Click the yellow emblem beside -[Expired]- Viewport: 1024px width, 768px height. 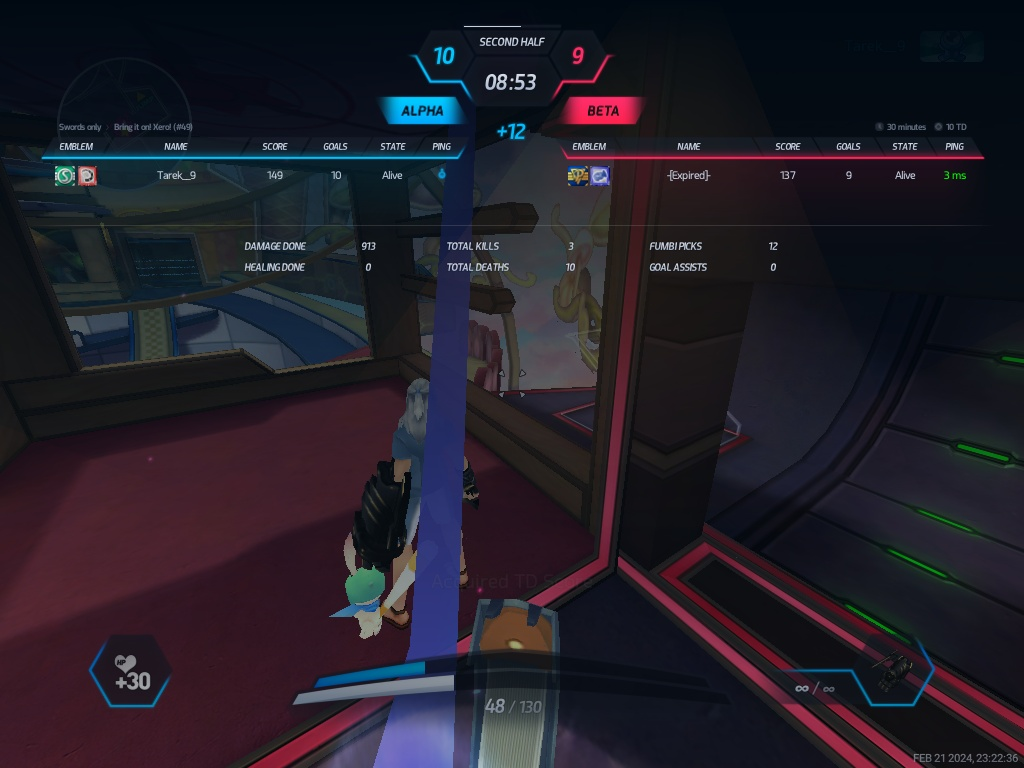[x=578, y=176]
